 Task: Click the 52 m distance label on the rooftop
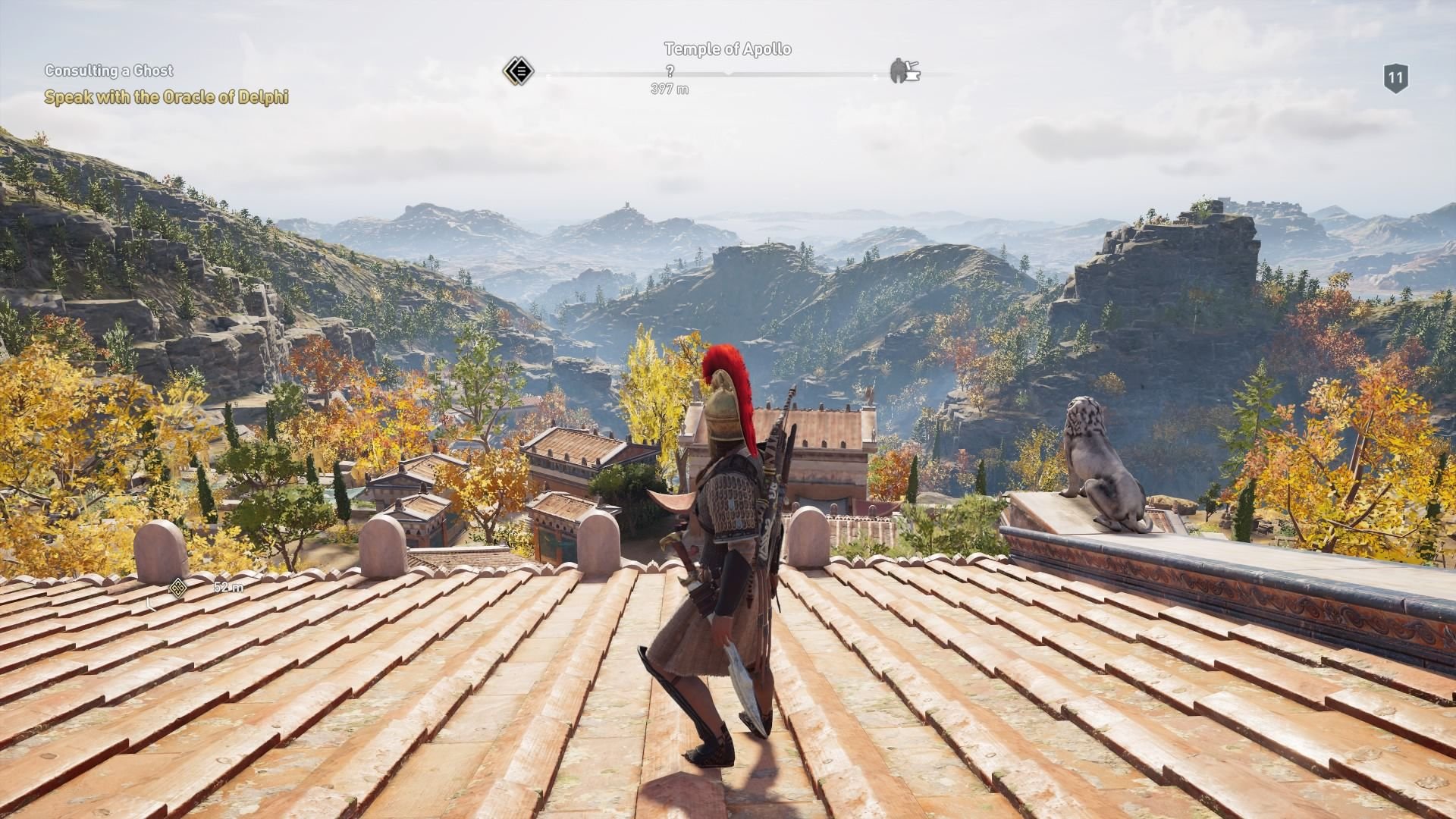pyautogui.click(x=227, y=587)
